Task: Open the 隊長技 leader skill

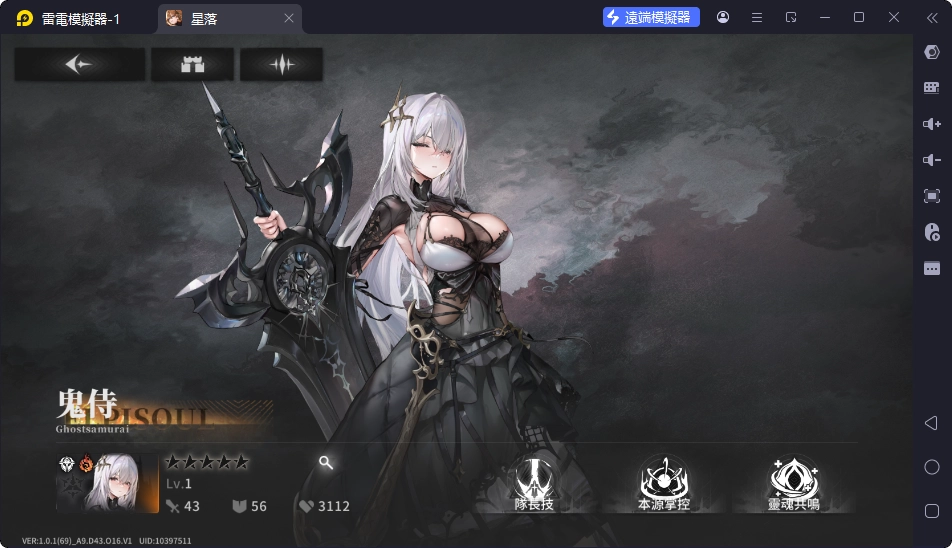Action: click(x=533, y=483)
